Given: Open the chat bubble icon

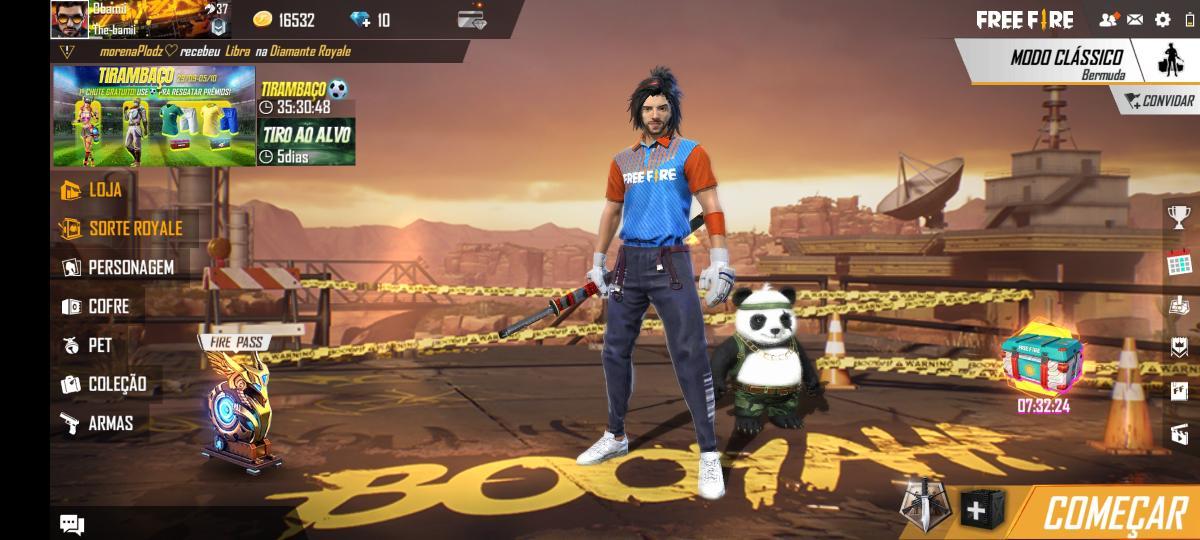Looking at the screenshot, I should [x=71, y=523].
